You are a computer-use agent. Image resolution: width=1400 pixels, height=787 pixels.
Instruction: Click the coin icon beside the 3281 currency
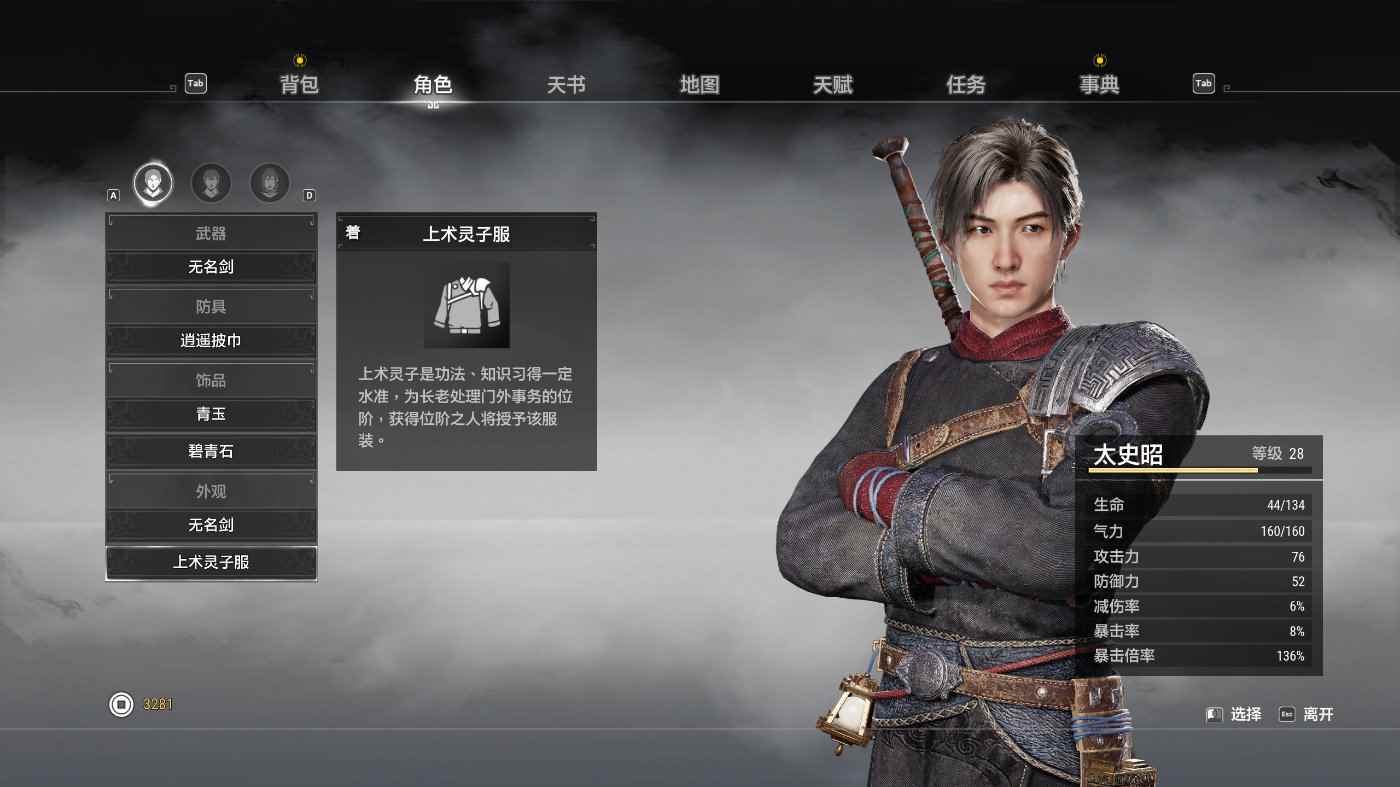click(120, 704)
